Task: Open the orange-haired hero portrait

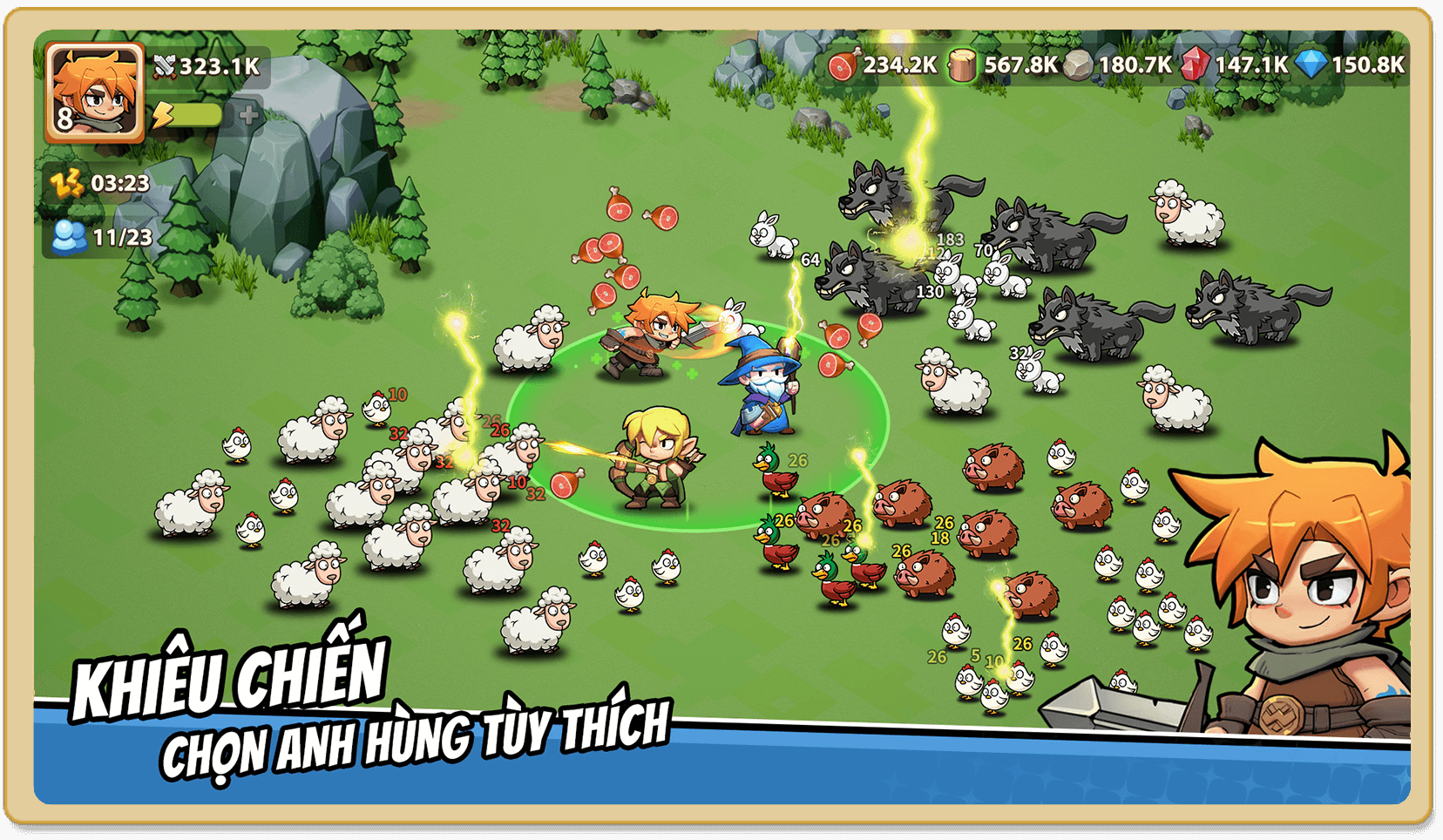Action: pyautogui.click(x=94, y=91)
